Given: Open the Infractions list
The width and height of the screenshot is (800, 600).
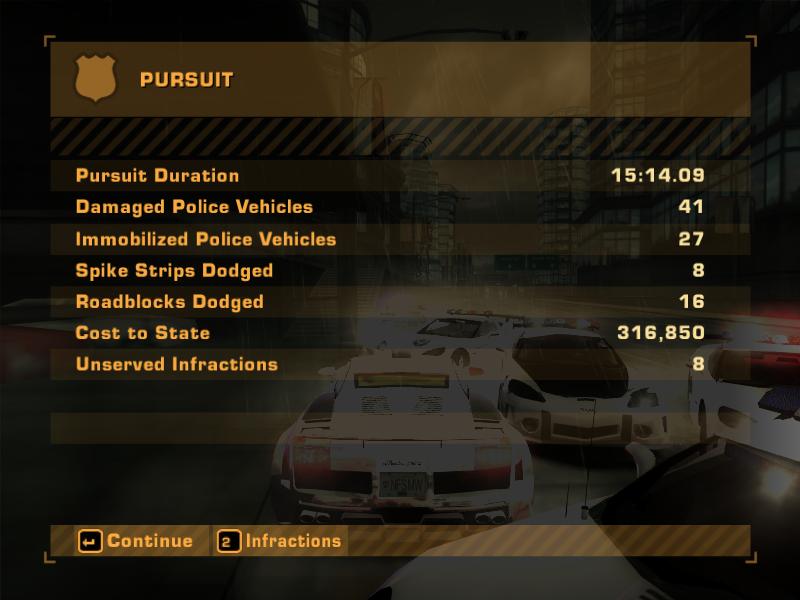Looking at the screenshot, I should click(280, 541).
